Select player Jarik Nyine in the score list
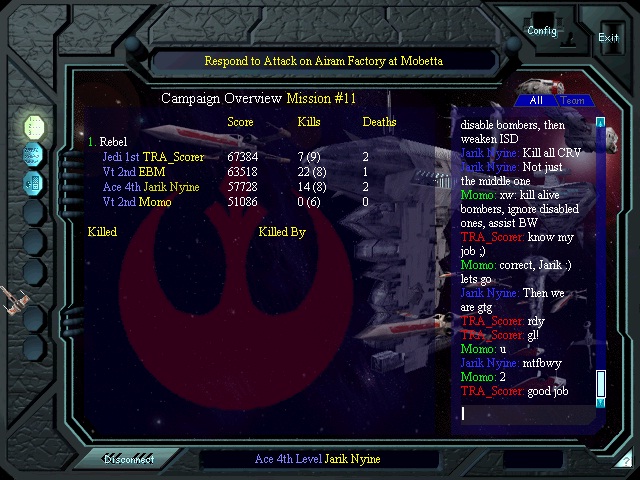 coord(150,187)
